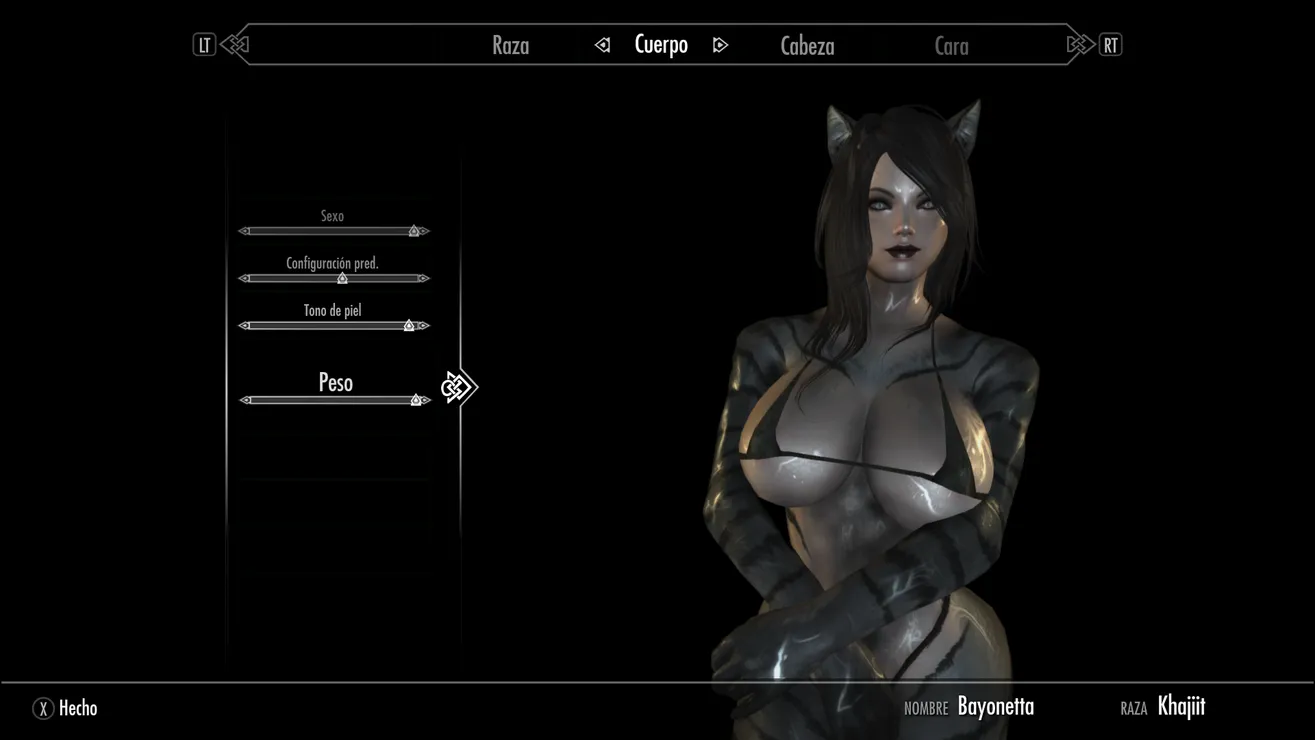Switch to the Raza tab
Screen dimensions: 1315x740
[x=510, y=45]
